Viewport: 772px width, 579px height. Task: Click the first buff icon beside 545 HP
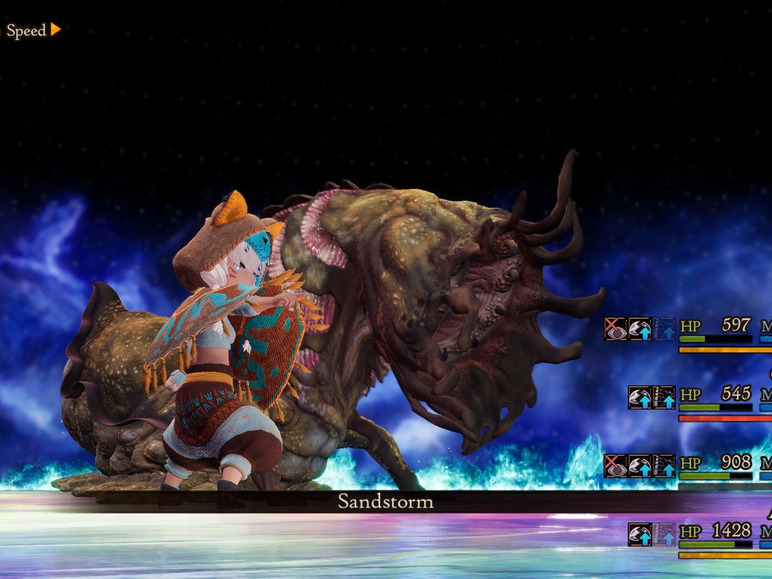(x=640, y=396)
